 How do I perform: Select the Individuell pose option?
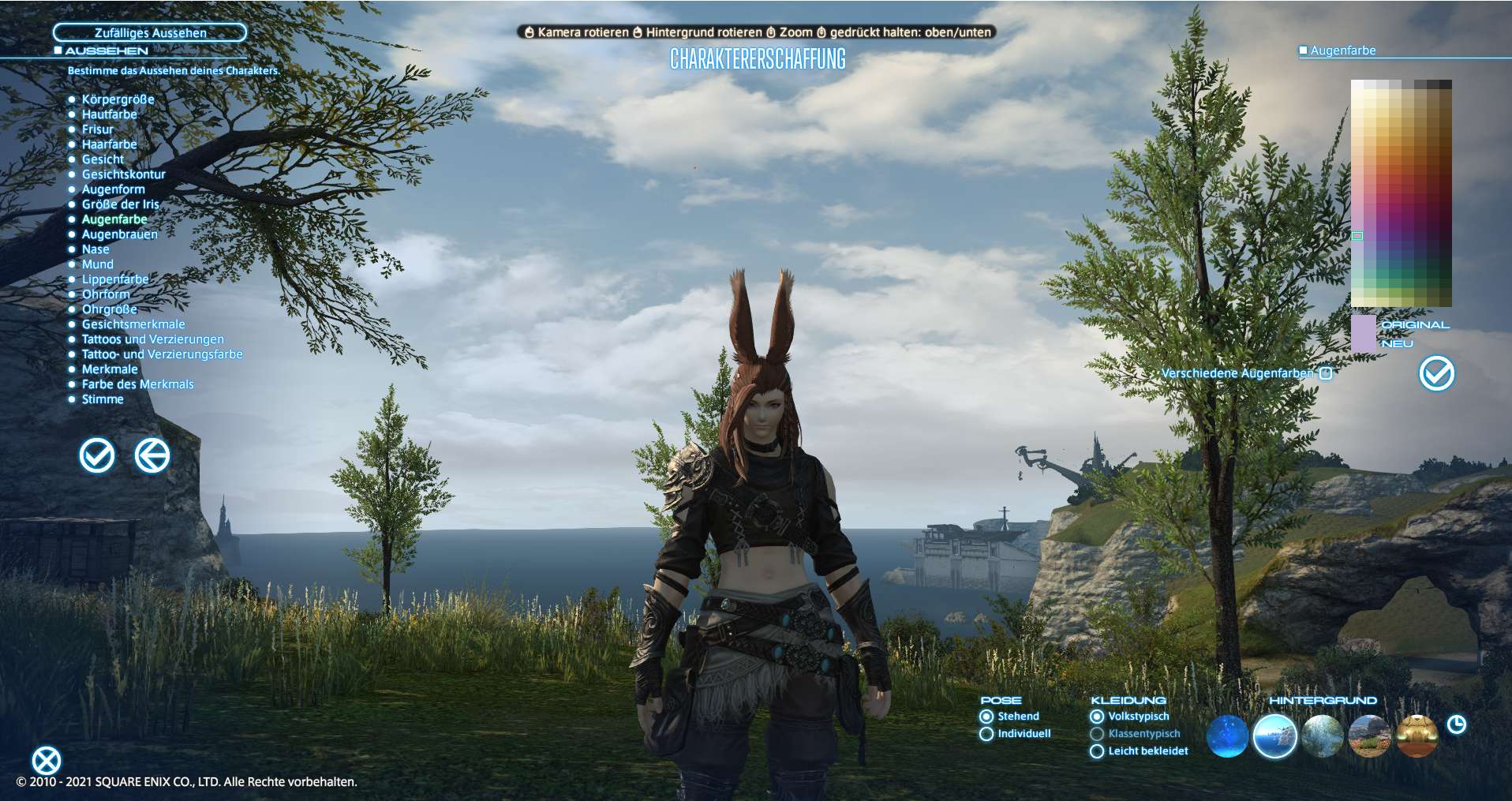coord(986,734)
